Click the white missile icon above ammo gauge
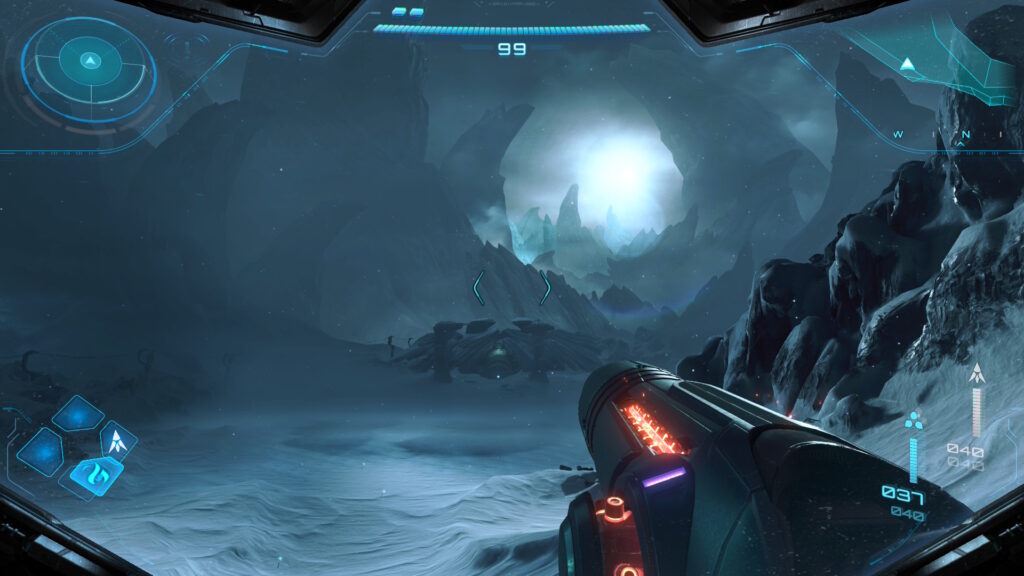Screen dimensions: 1024x576 click(977, 374)
